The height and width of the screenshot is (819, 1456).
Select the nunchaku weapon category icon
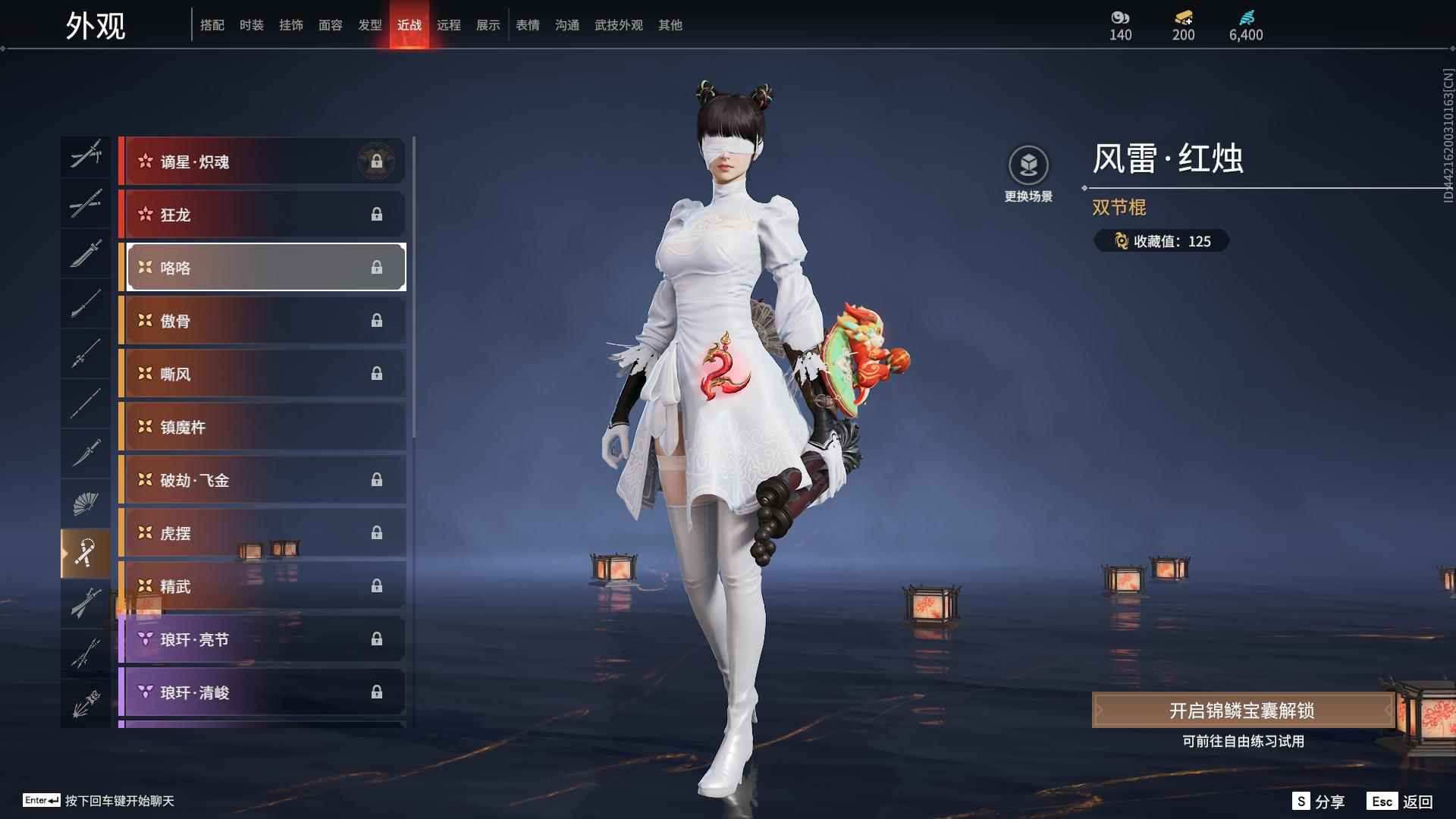86,553
